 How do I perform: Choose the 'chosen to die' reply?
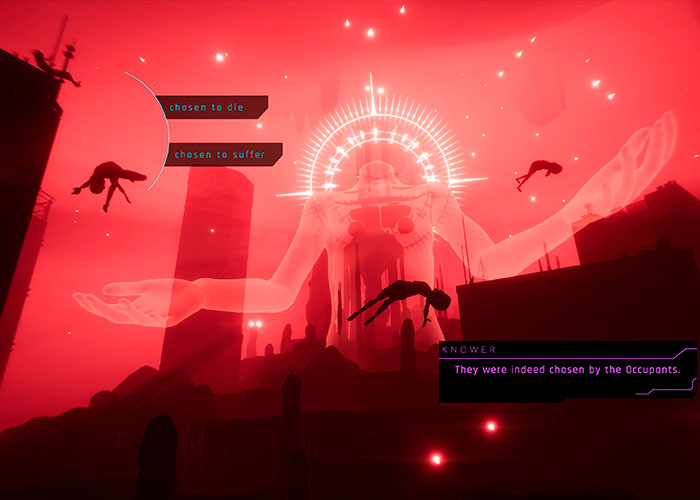211,107
